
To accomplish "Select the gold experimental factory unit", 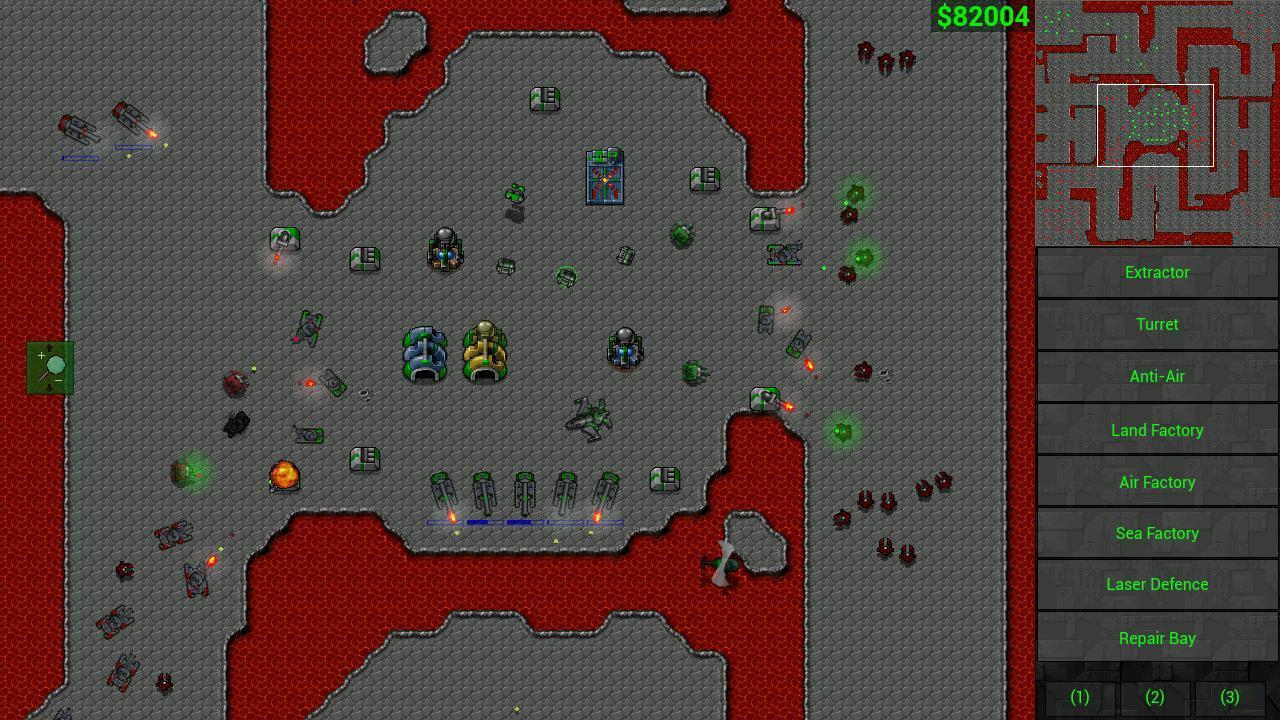I will (x=486, y=352).
